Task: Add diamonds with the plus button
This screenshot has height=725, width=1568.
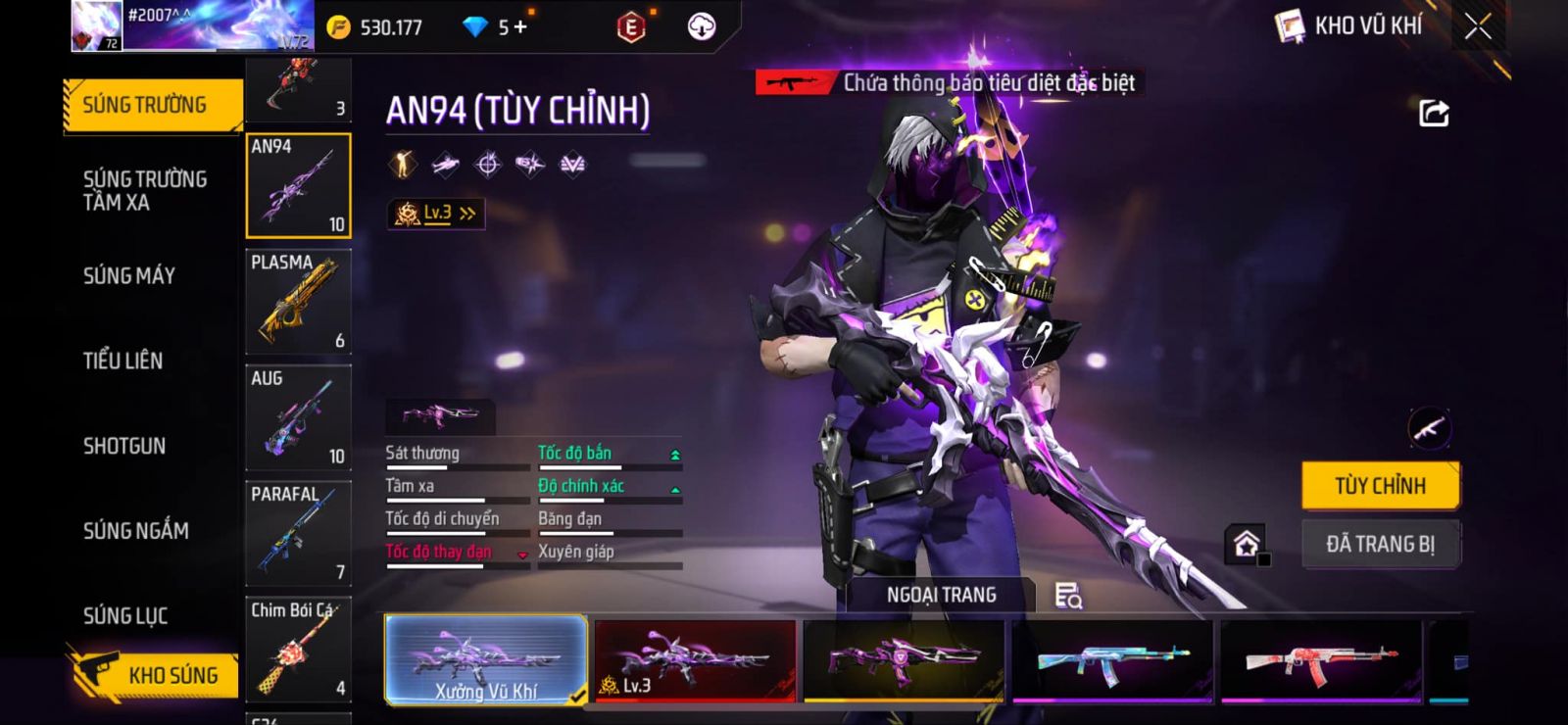Action: click(520, 26)
